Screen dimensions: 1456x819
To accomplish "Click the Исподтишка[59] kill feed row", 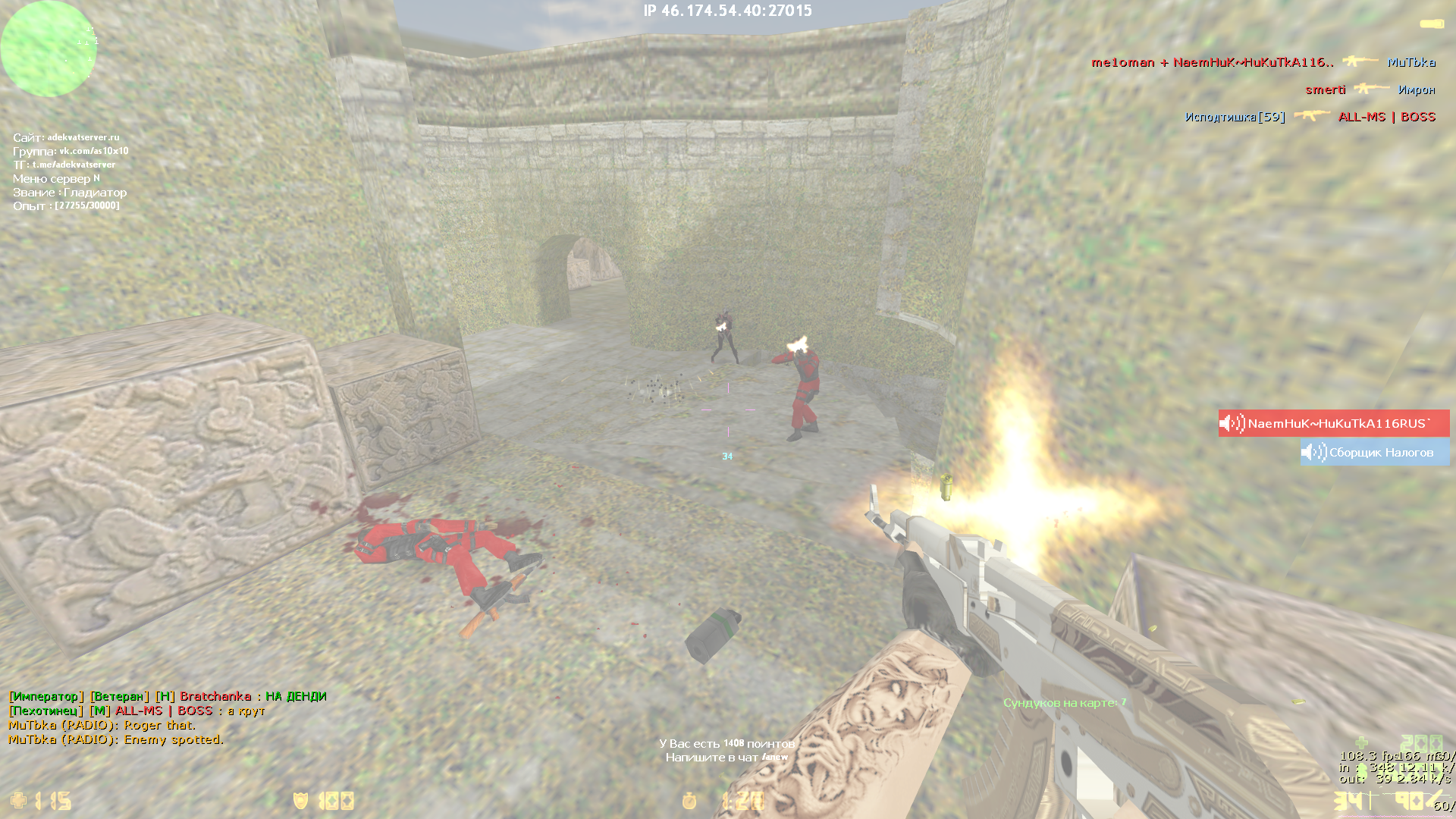I will [x=1310, y=117].
